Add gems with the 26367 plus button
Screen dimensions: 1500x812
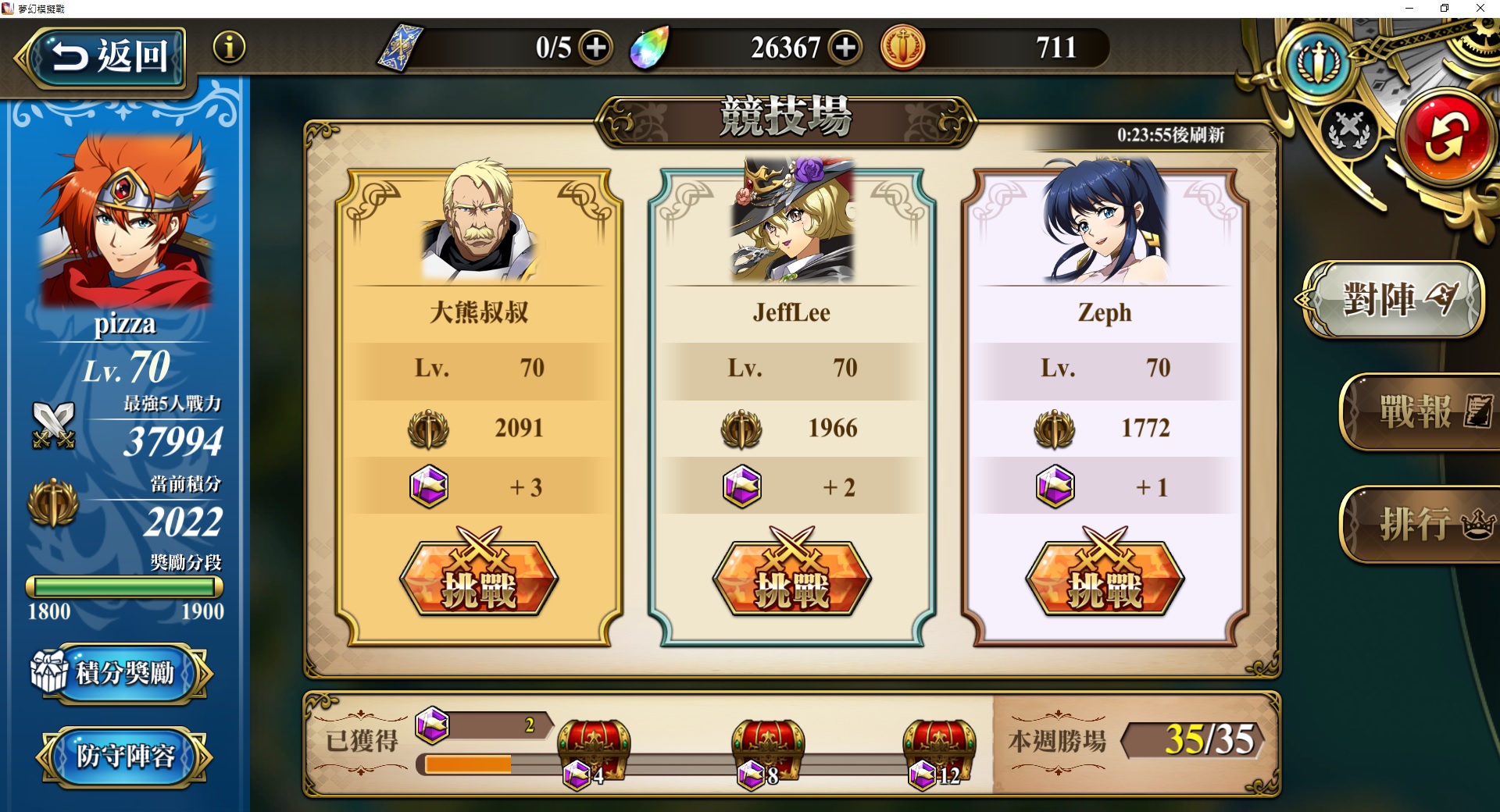coord(845,48)
